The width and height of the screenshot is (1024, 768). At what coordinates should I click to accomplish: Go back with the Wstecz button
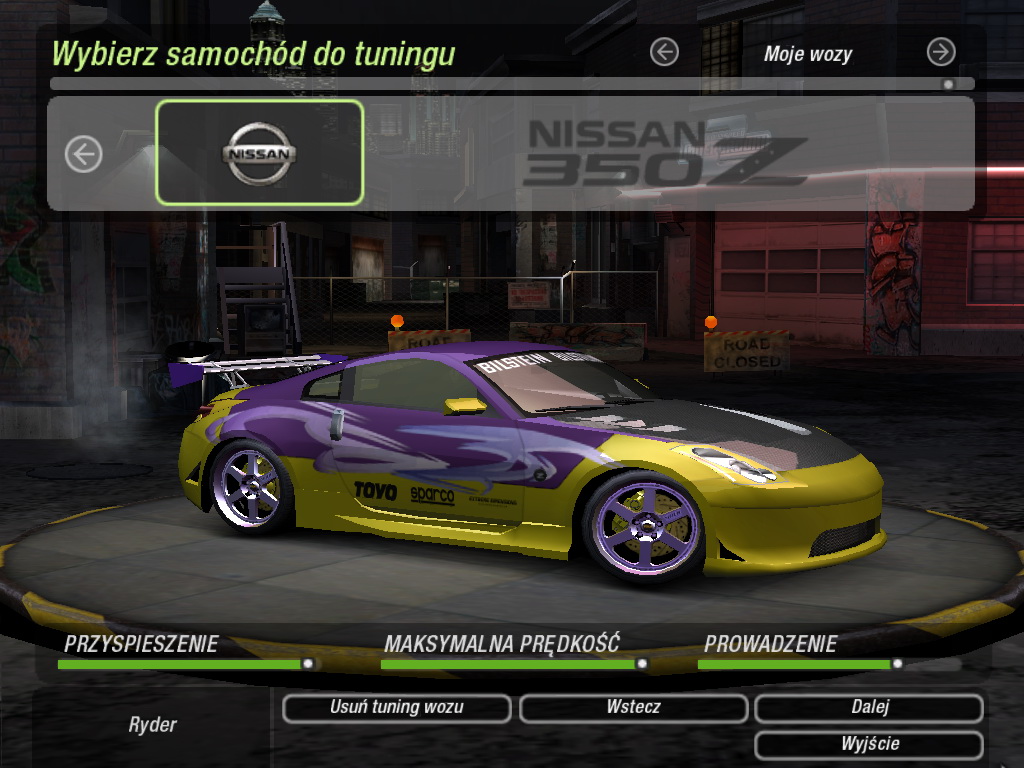633,708
